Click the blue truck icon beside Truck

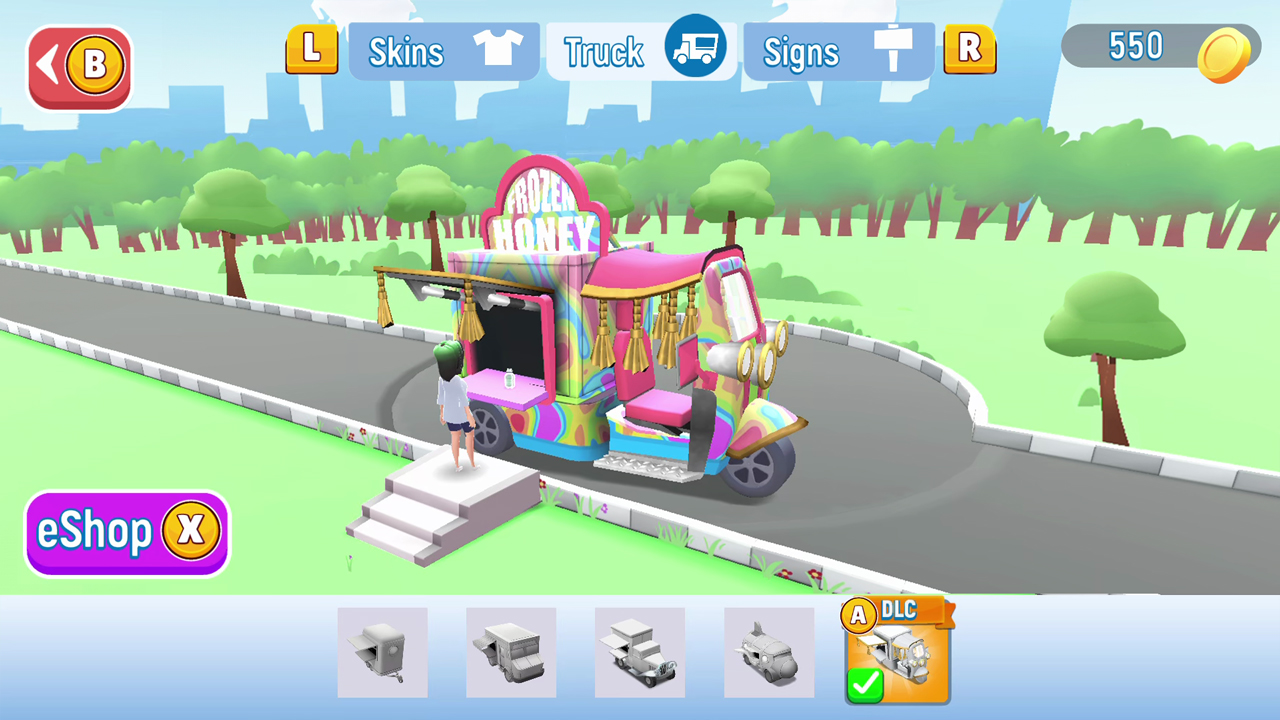694,47
